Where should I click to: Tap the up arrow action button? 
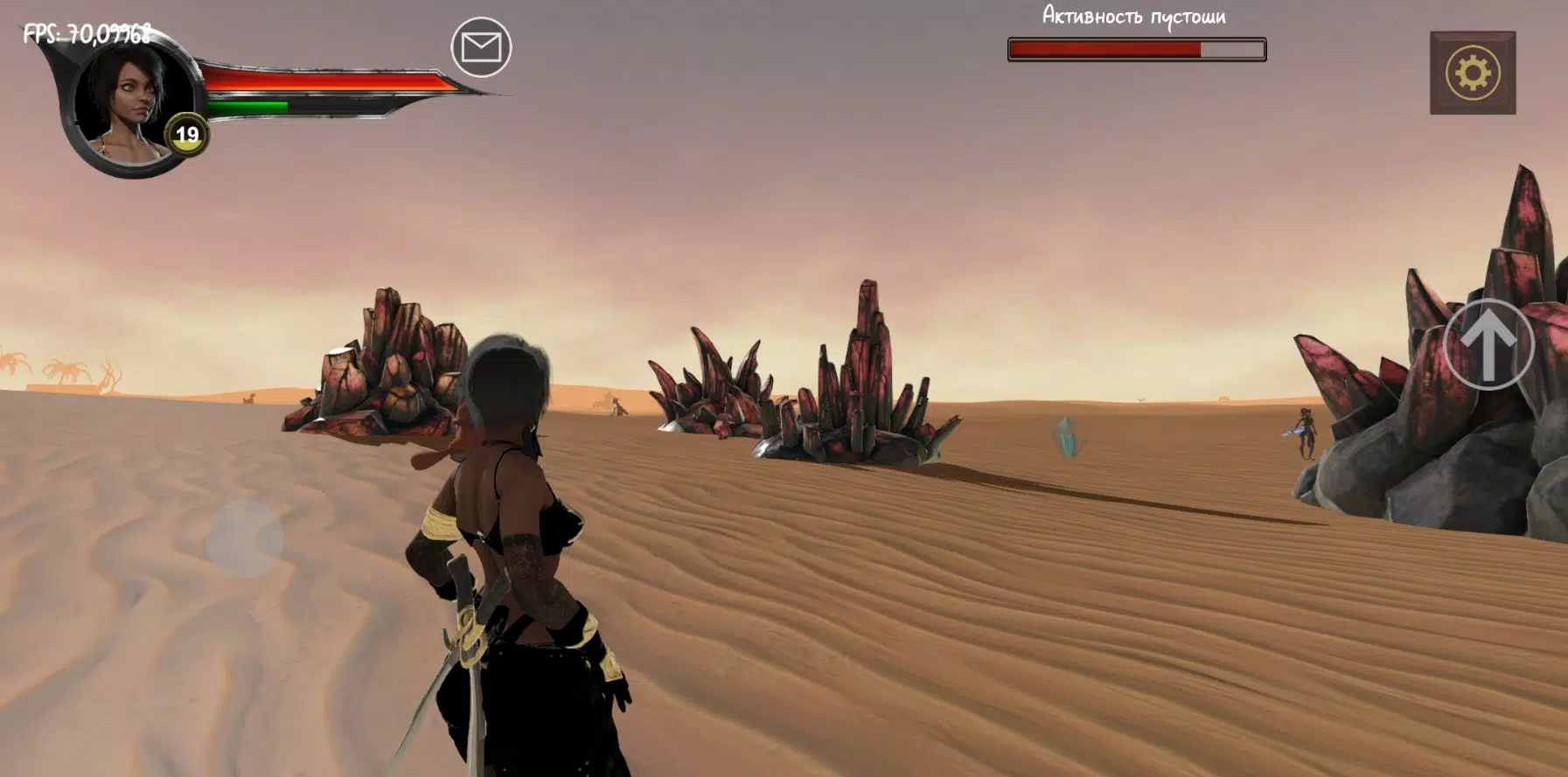1488,344
